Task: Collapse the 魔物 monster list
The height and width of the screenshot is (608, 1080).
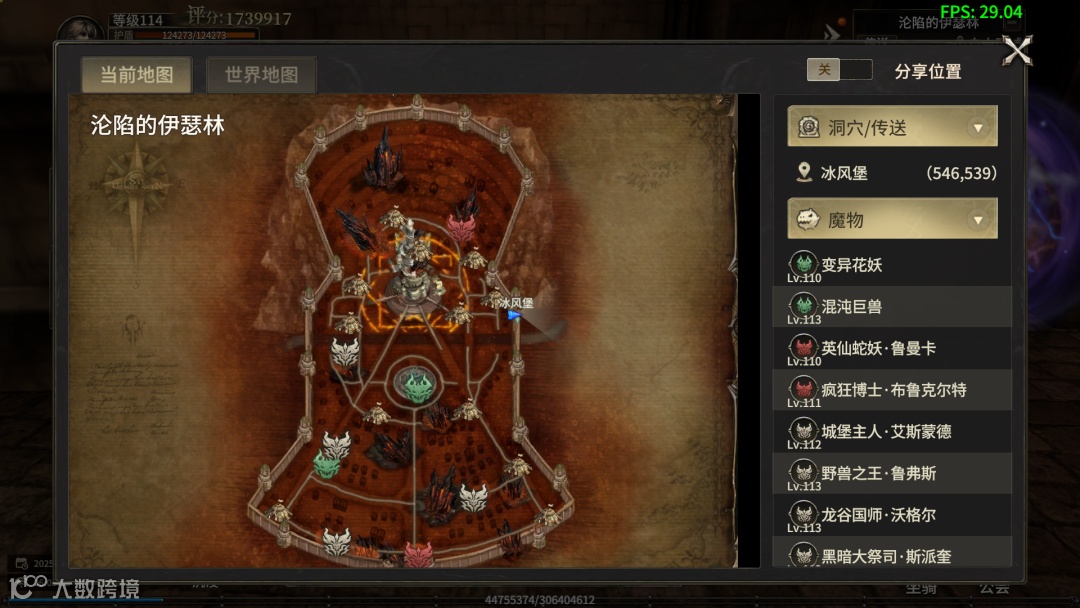Action: tap(978, 220)
